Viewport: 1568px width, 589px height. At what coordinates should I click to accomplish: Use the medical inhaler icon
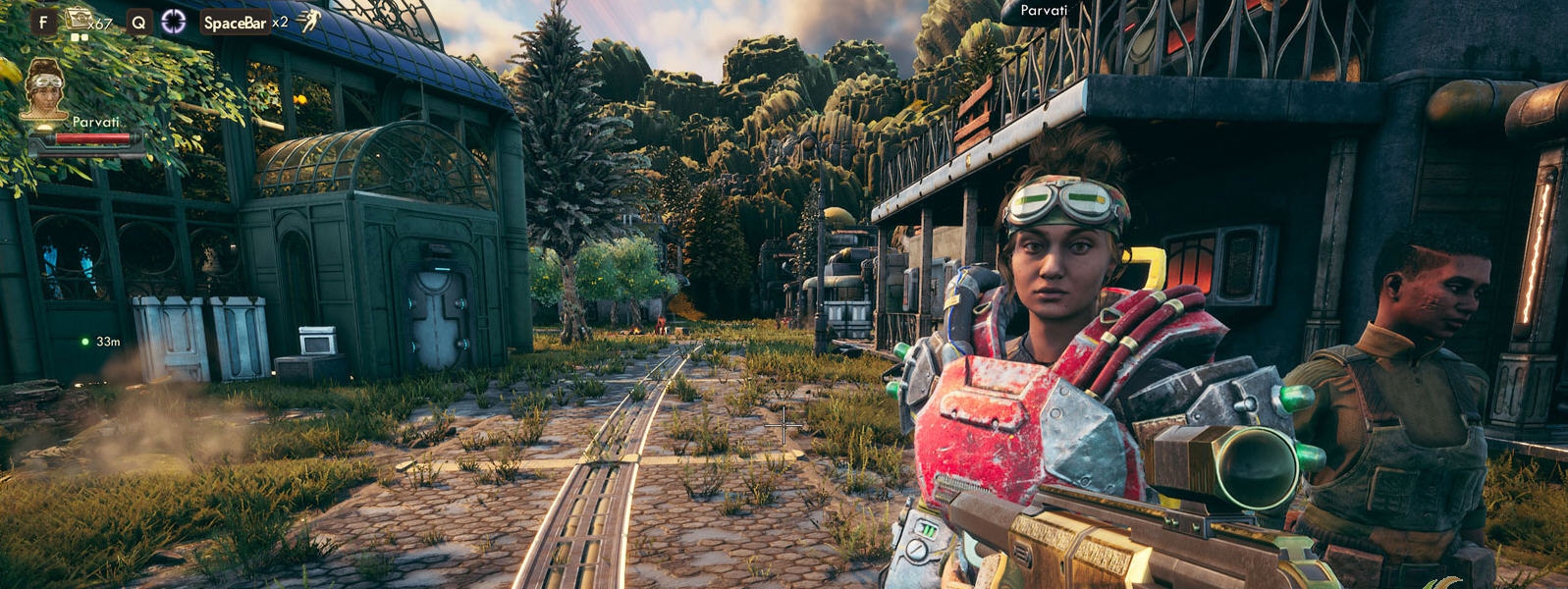[x=78, y=19]
